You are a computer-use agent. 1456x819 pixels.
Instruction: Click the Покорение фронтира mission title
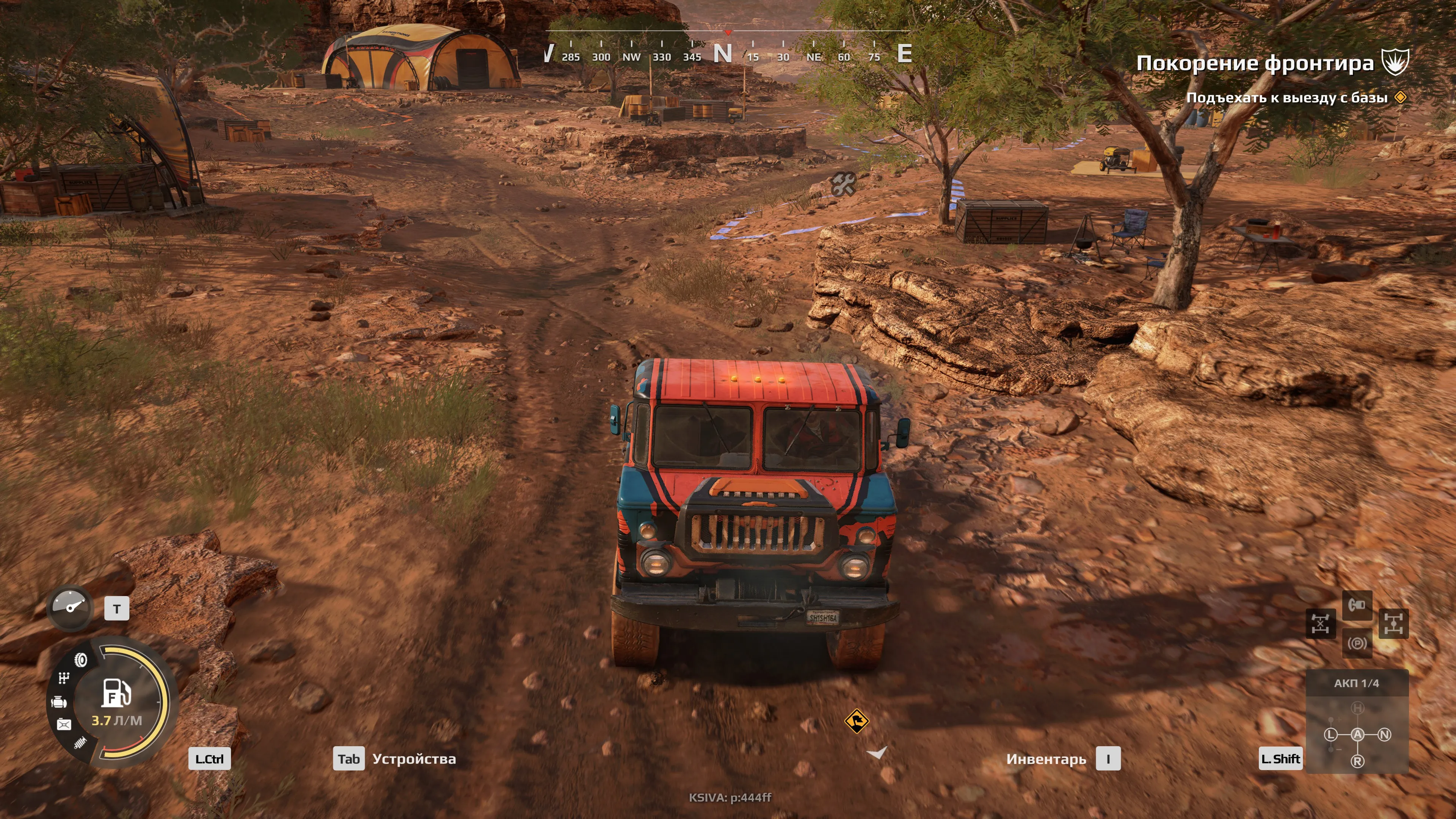click(x=1255, y=63)
